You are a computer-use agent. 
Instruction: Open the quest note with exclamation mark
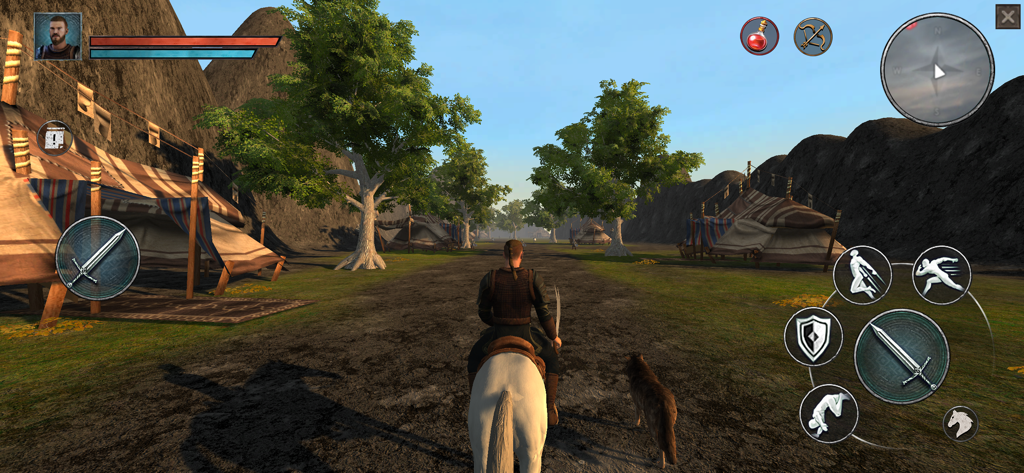(56, 138)
